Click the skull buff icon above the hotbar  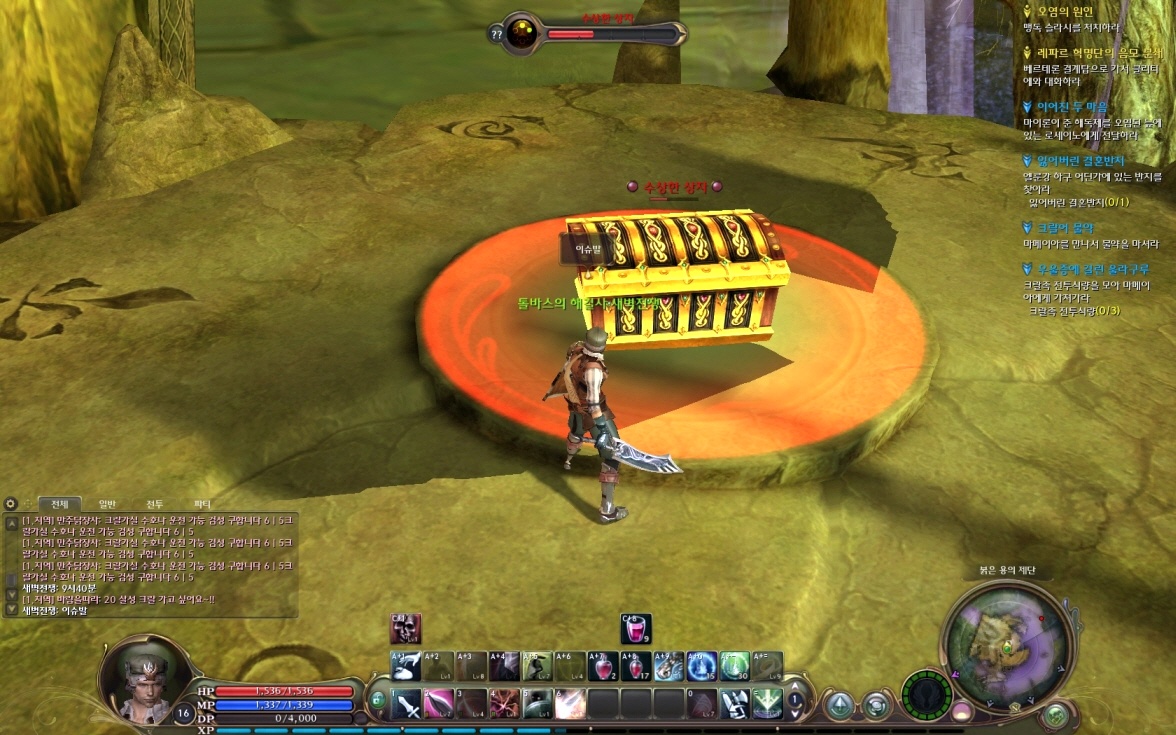click(406, 629)
